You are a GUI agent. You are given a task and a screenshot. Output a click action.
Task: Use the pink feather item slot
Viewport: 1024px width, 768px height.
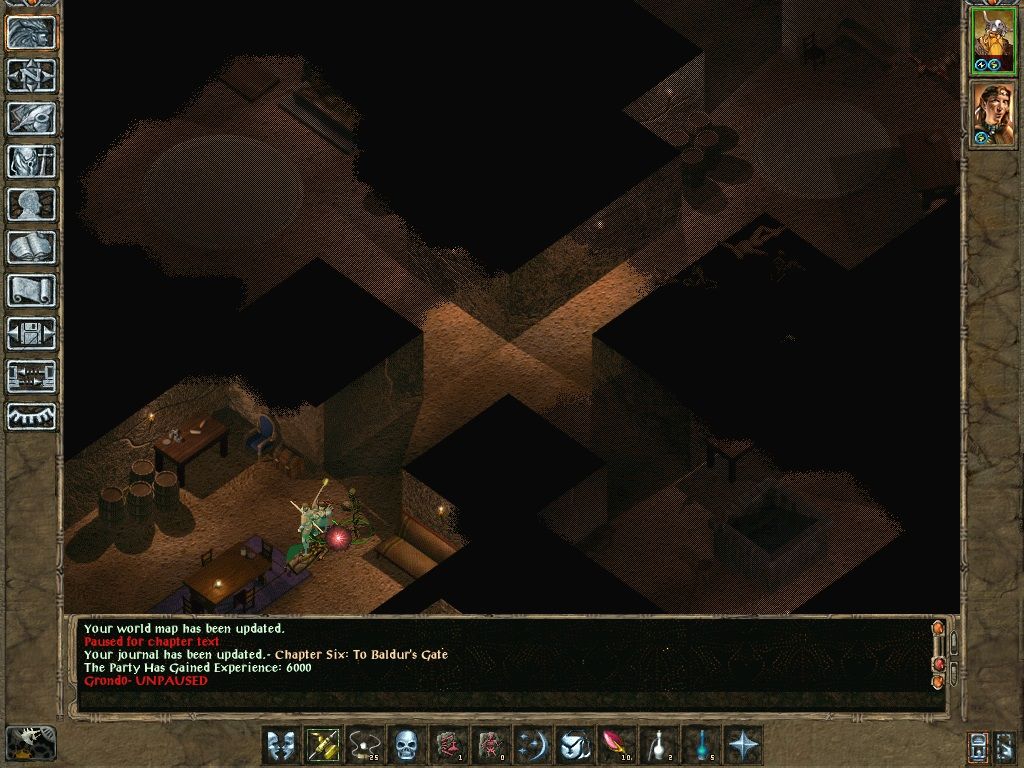tap(616, 745)
